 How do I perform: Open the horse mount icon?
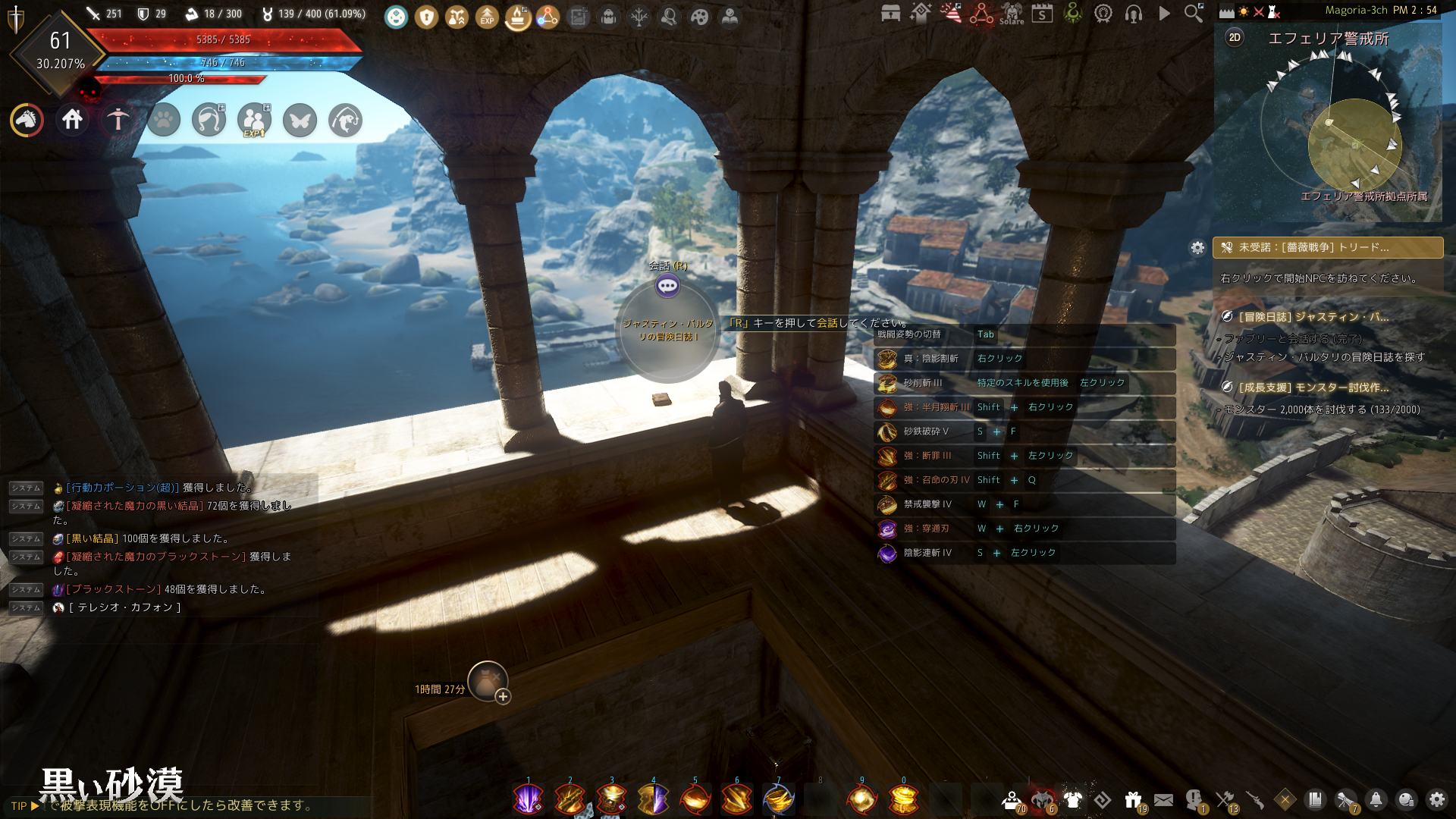(x=27, y=120)
